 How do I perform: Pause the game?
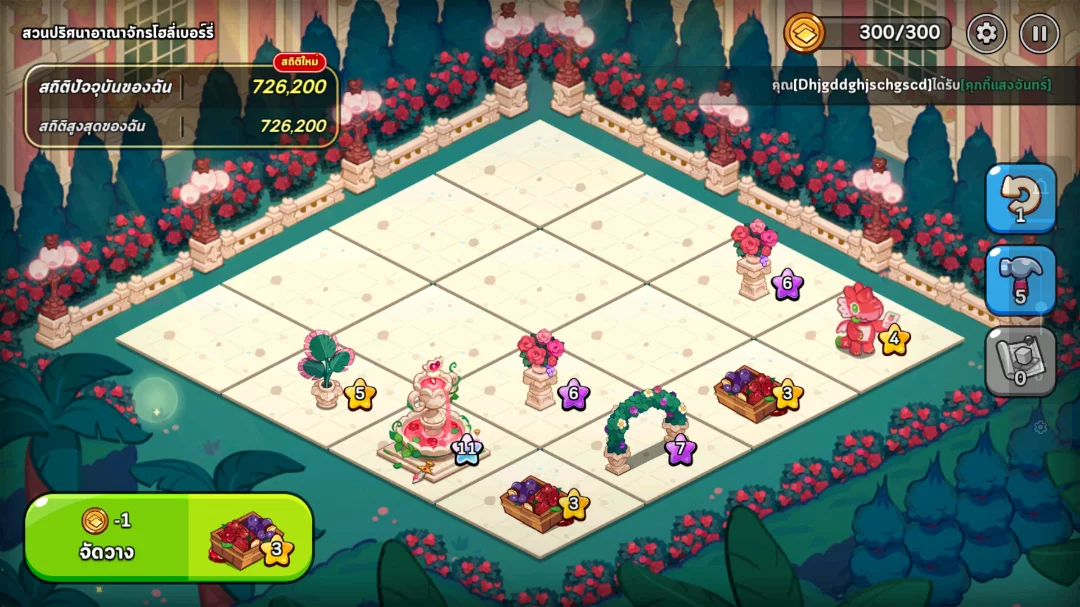1039,33
